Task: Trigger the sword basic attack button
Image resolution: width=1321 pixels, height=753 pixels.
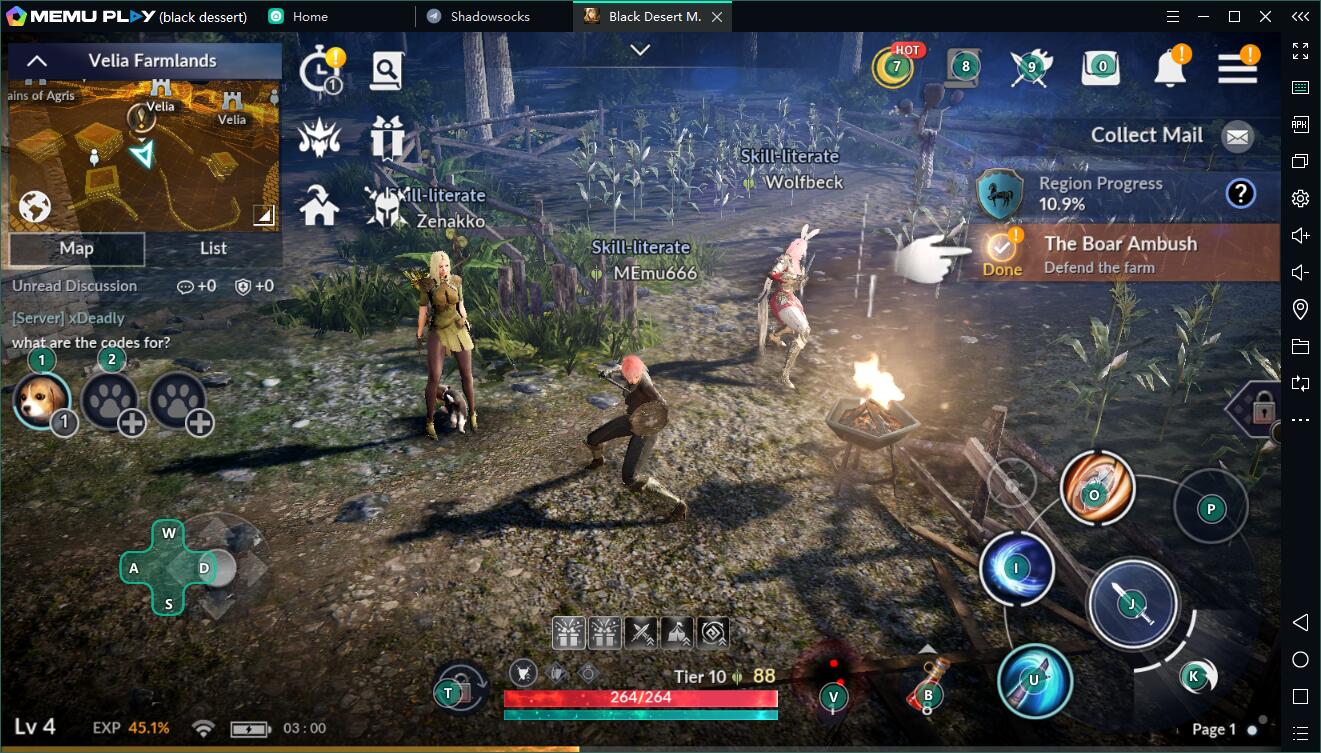Action: pyautogui.click(x=1132, y=604)
